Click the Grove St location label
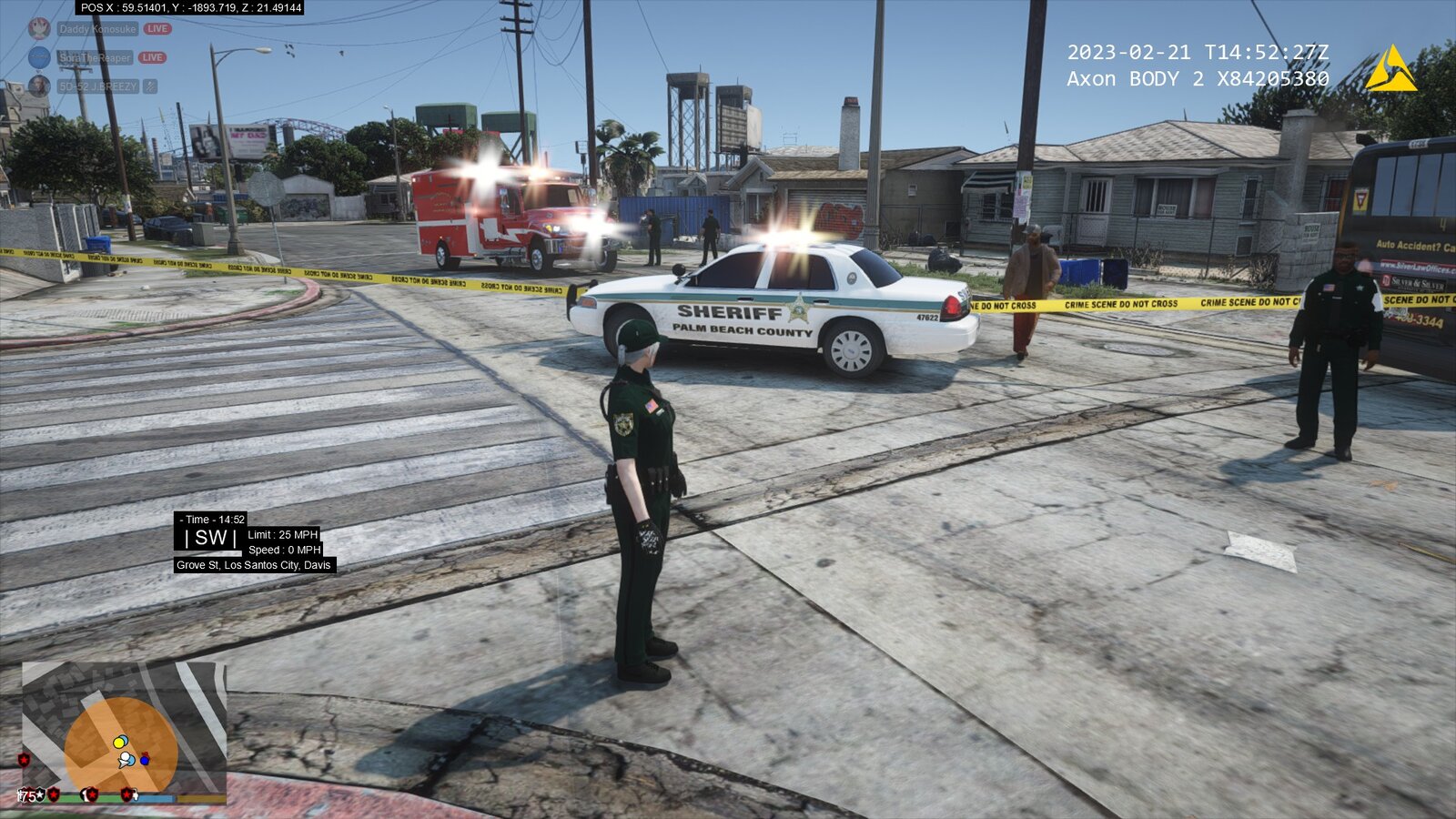The image size is (1456, 819). click(254, 565)
